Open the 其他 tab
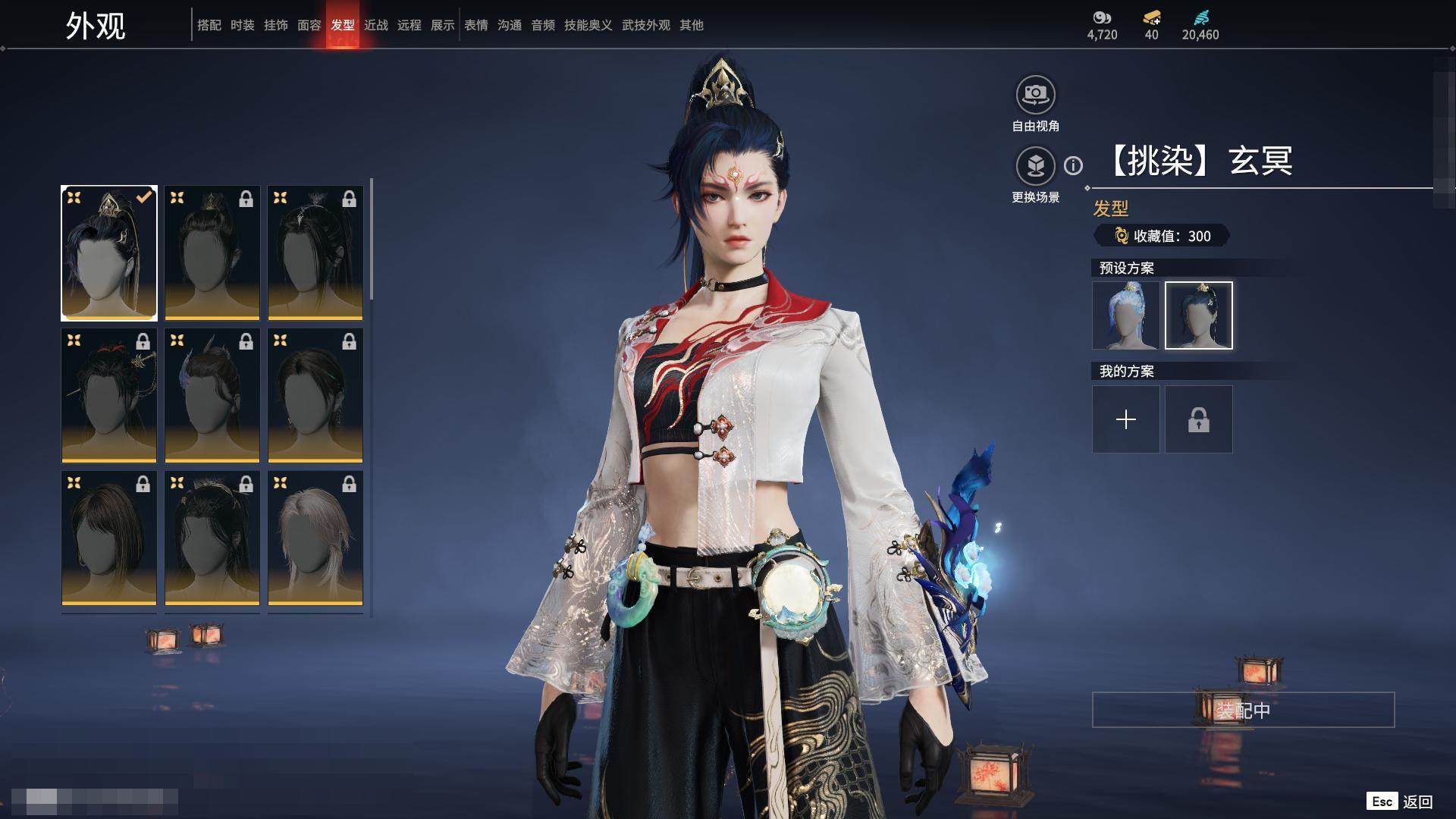This screenshot has height=819, width=1456. 692,25
